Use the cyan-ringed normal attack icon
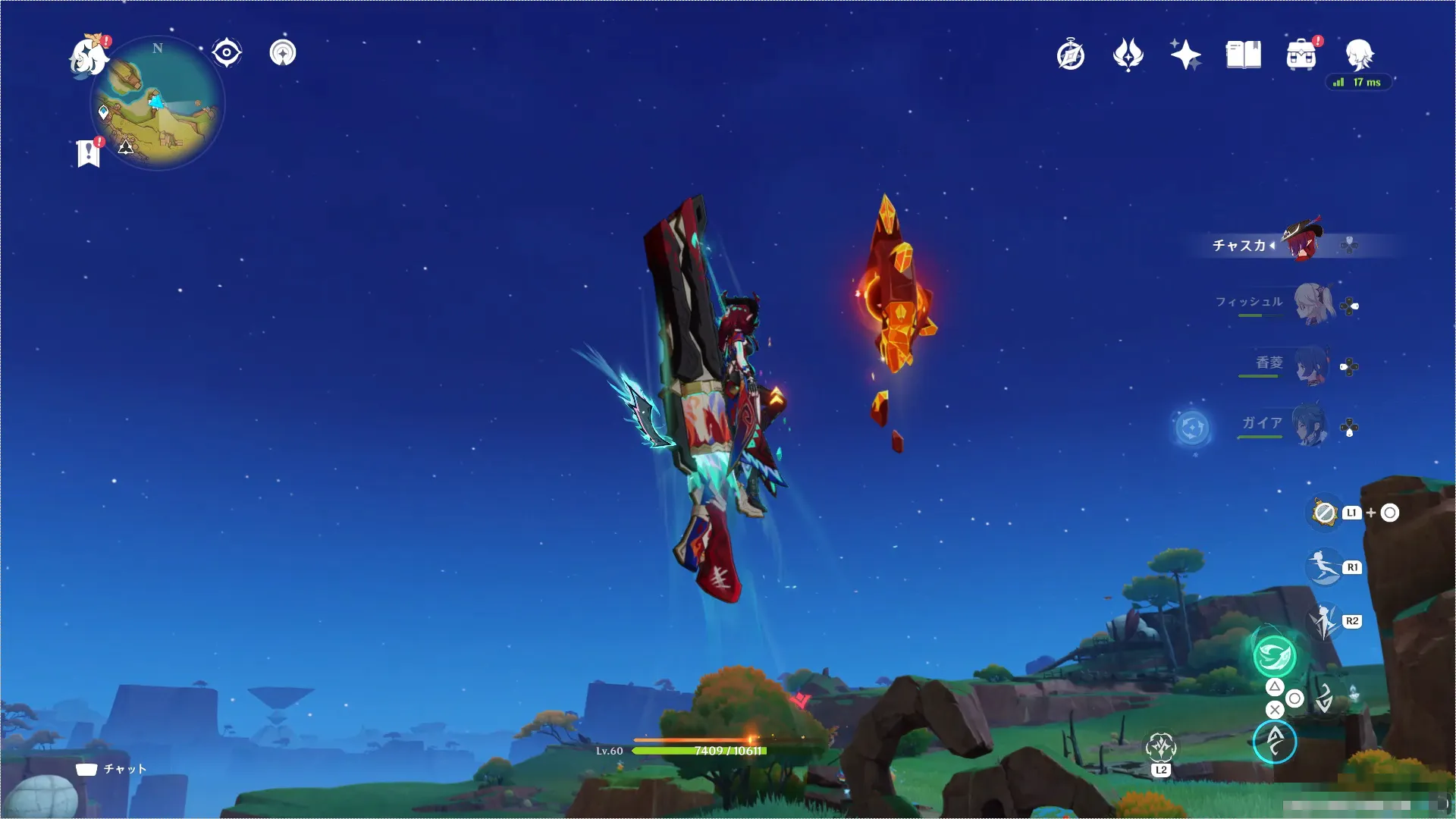The height and width of the screenshot is (819, 1456). click(1274, 741)
